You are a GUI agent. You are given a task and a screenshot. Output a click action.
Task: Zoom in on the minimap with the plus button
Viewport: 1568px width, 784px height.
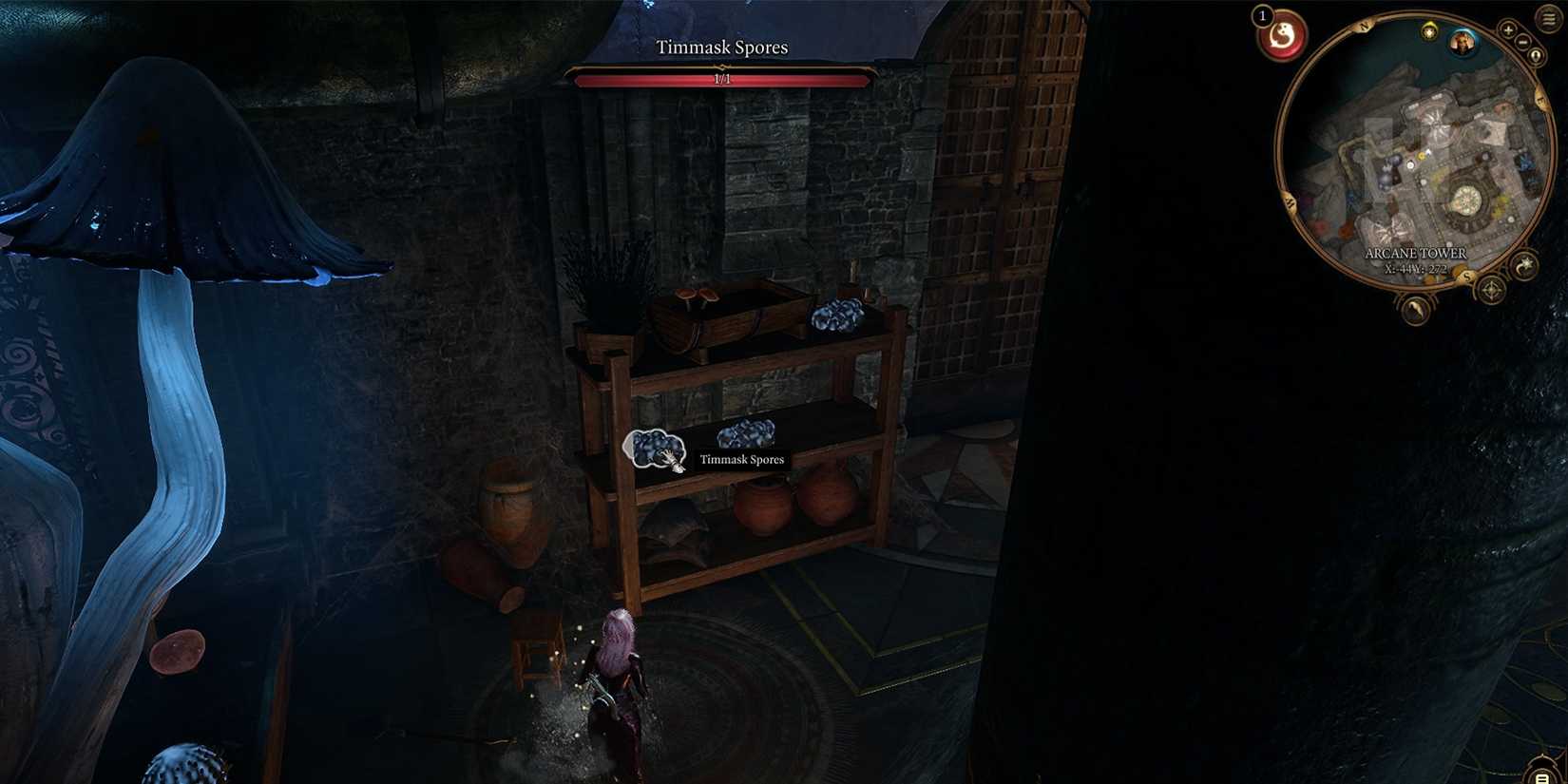(x=1507, y=29)
